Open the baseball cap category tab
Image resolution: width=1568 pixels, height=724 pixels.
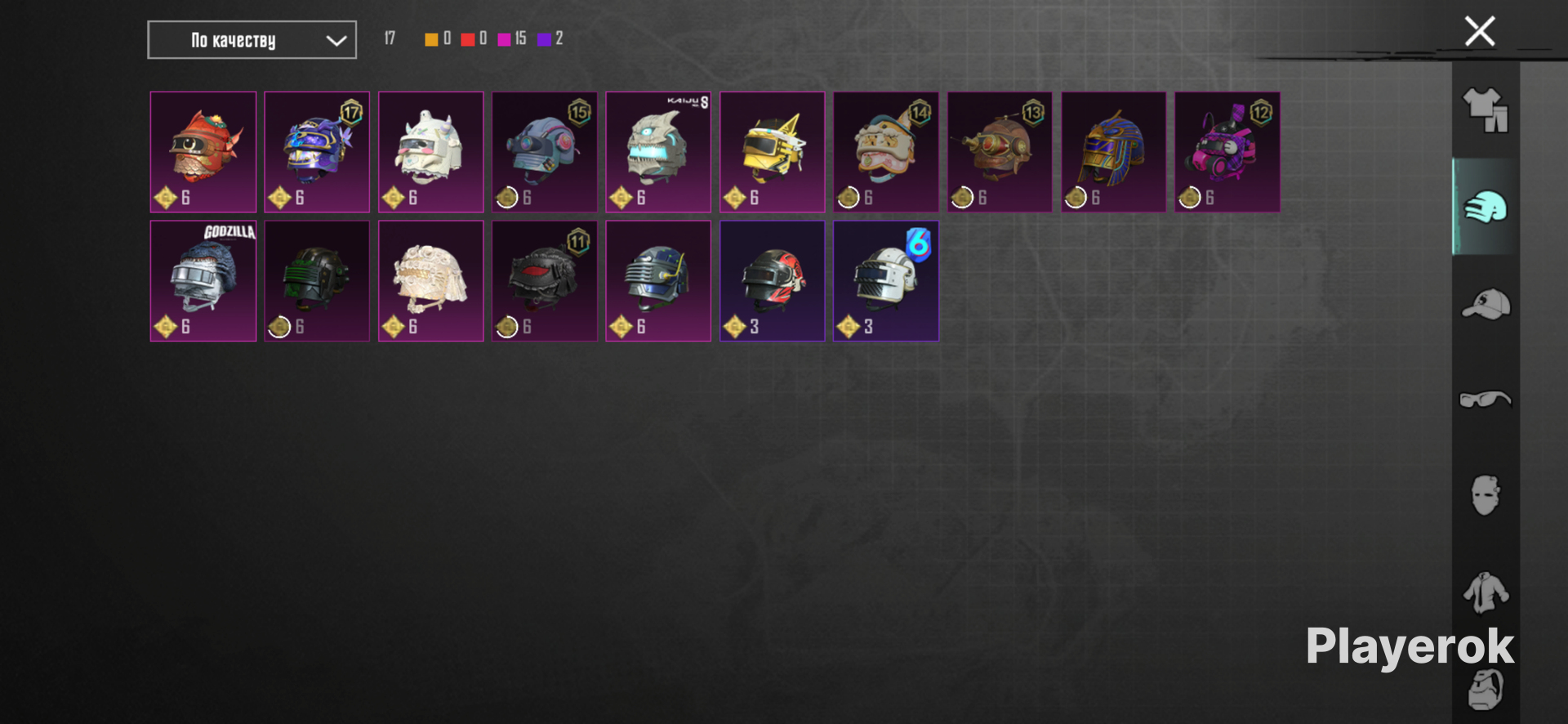pyautogui.click(x=1485, y=305)
